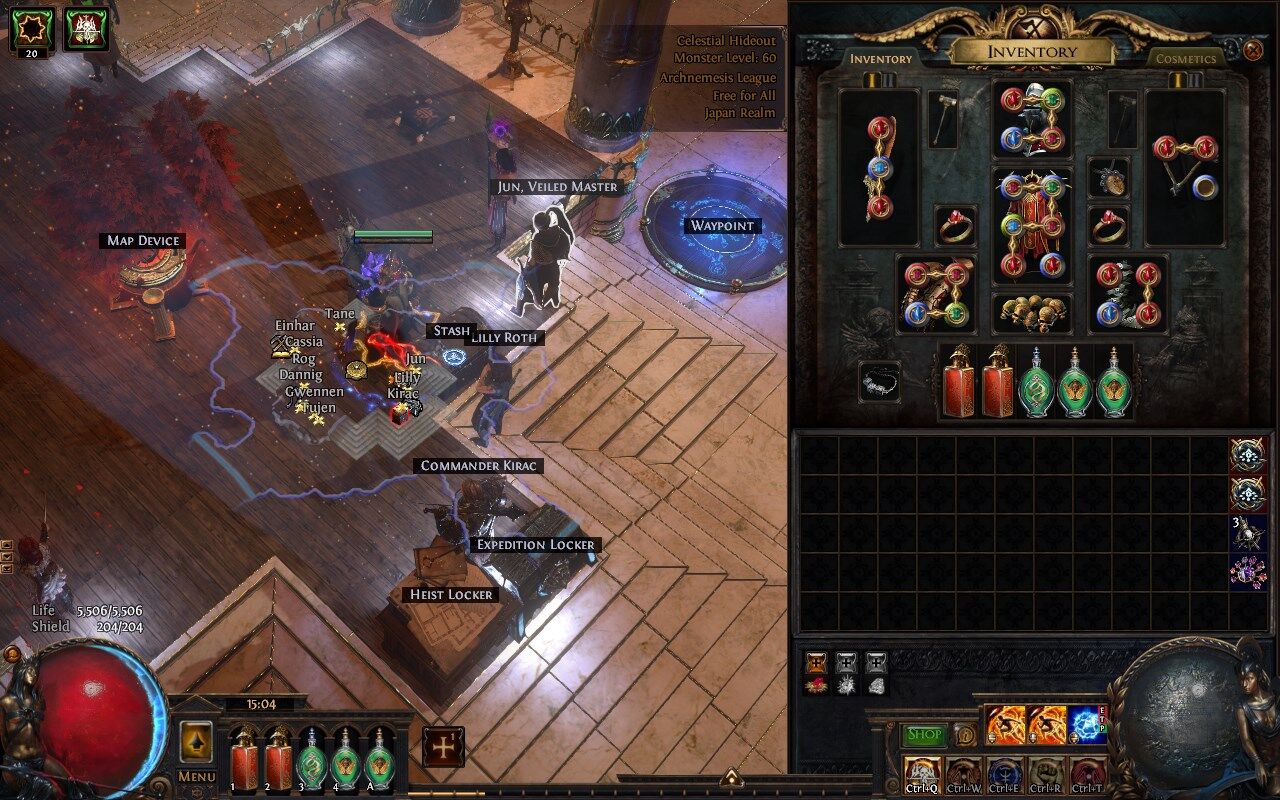The height and width of the screenshot is (800, 1280).
Task: Select the equipped gloves slot
Action: pos(937,292)
